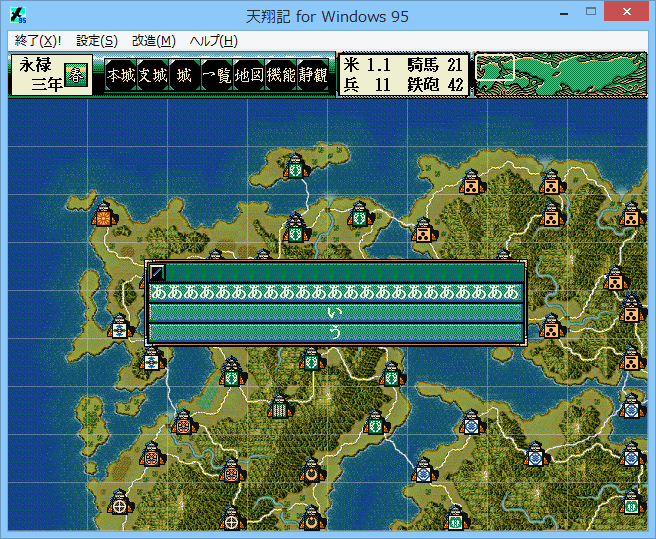Screen dimensions: 656x539
Task: Open the 改造(M) menu
Action: [154, 41]
